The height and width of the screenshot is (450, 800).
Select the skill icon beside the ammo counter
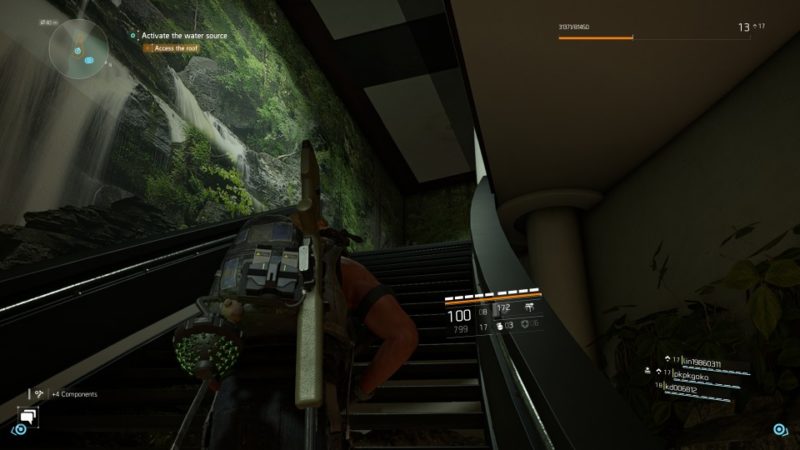[x=527, y=308]
